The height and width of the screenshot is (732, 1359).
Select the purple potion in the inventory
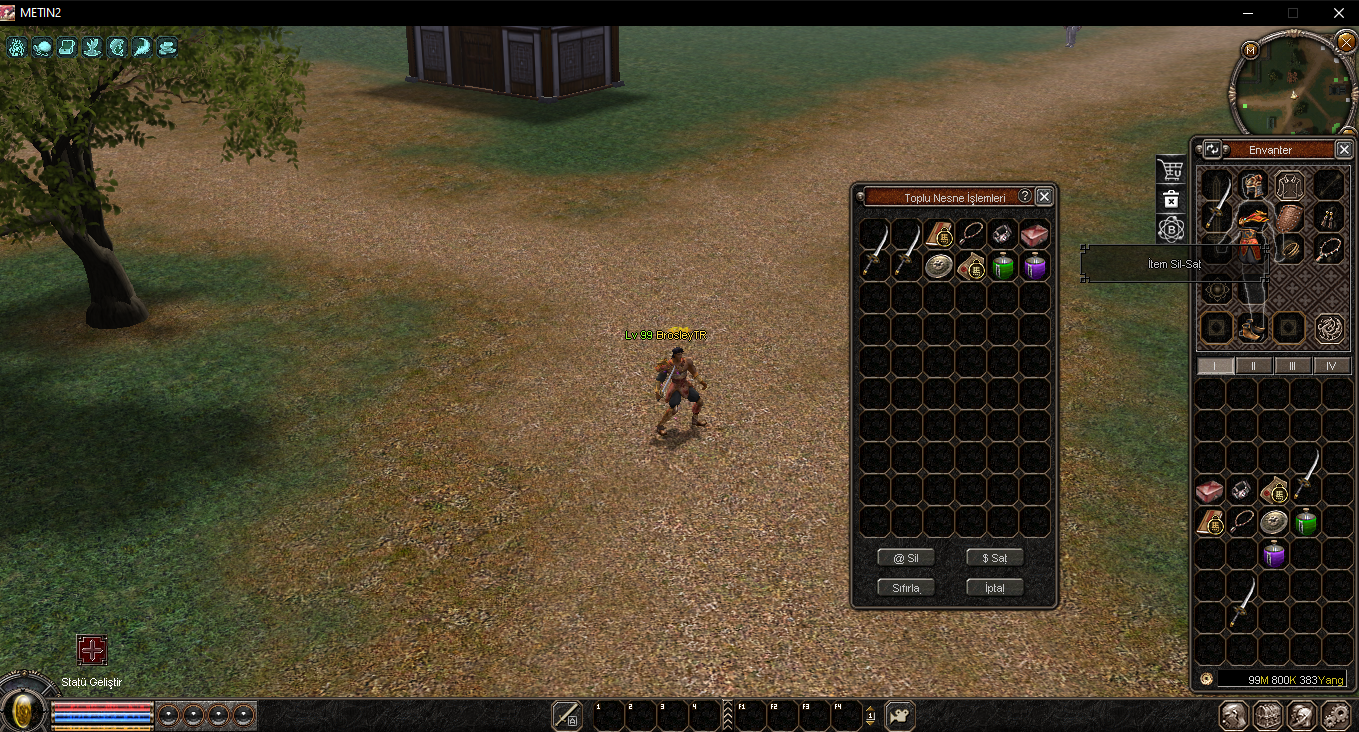tap(1274, 554)
